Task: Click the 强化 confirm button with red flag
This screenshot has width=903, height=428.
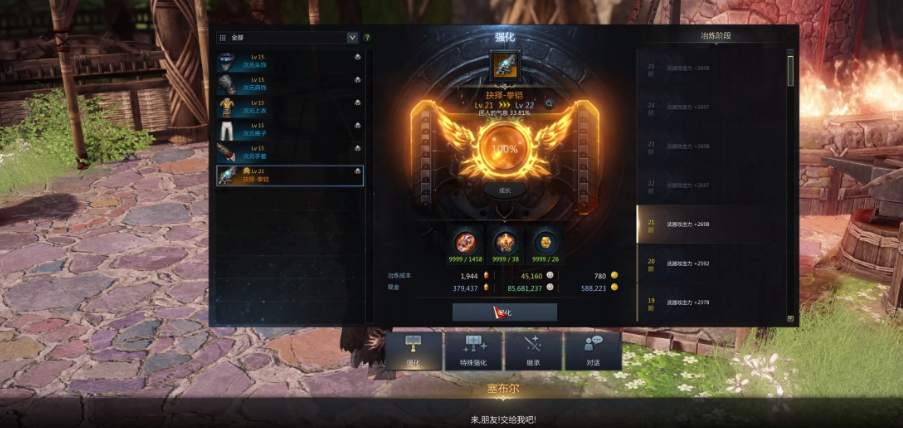Action: [504, 312]
